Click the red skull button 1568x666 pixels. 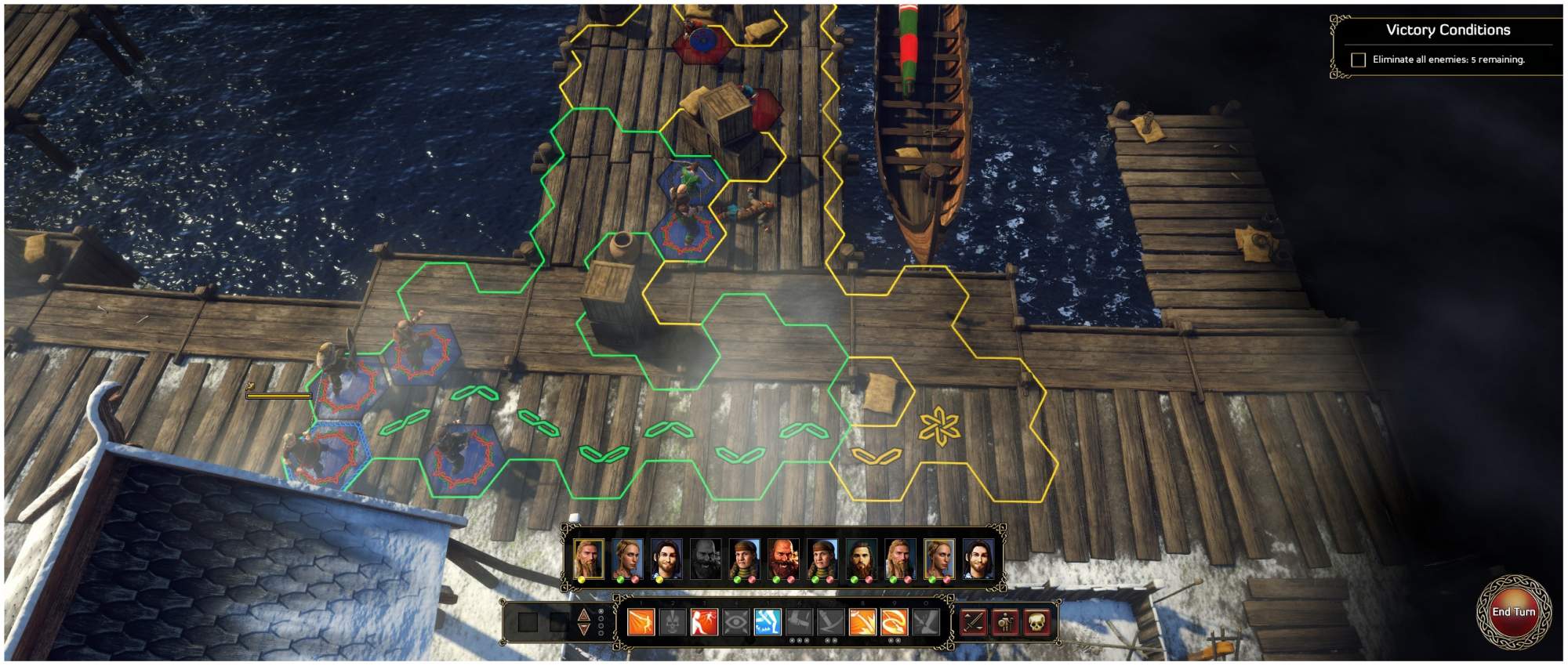[1036, 623]
